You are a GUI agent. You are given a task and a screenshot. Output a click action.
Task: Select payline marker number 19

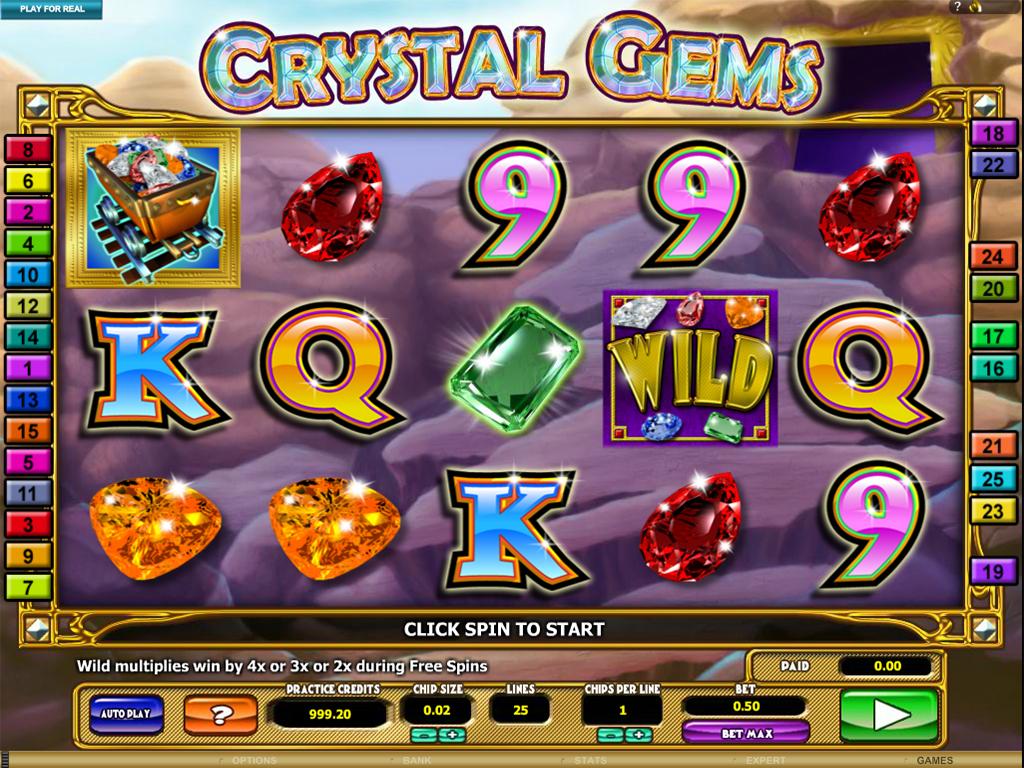(x=994, y=572)
